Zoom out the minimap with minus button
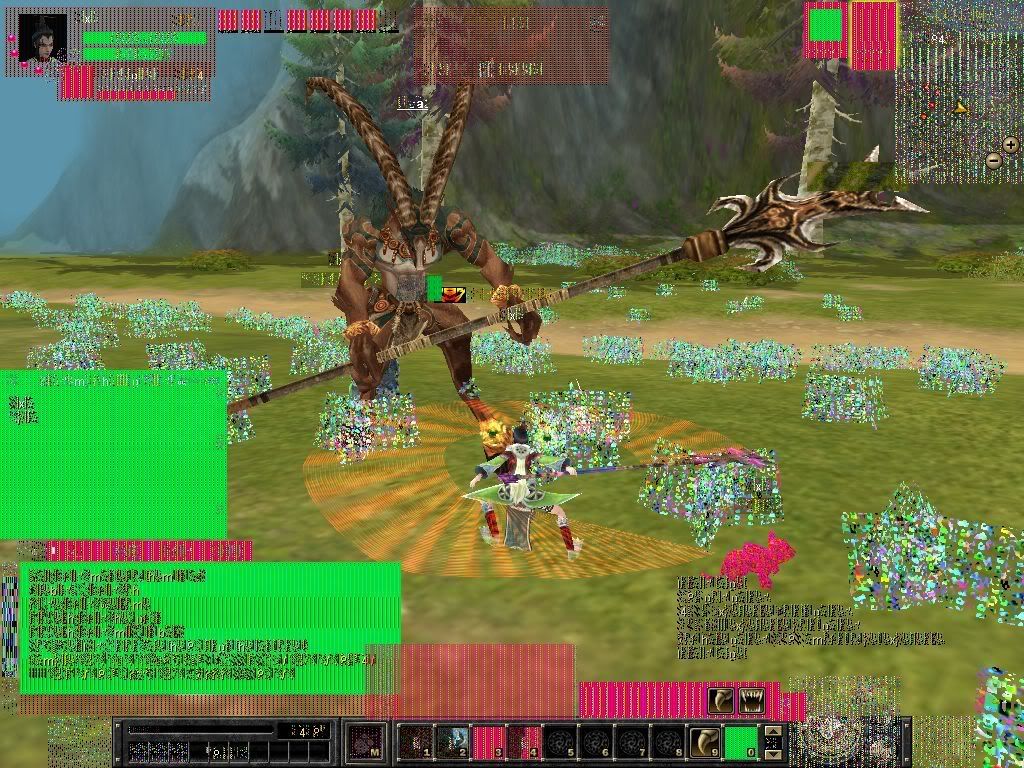Screen dimensions: 1024x768 pyautogui.click(x=993, y=160)
